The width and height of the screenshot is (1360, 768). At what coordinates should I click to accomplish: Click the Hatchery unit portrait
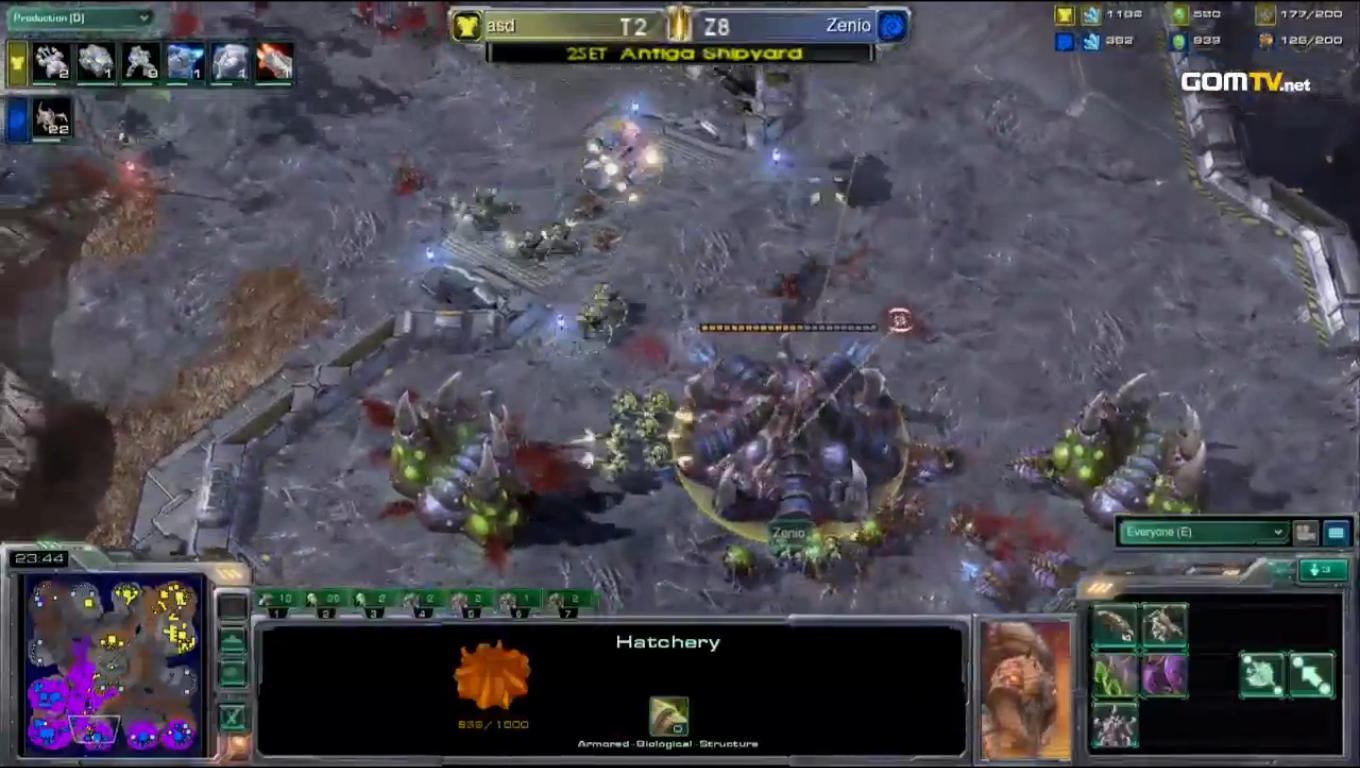1026,688
